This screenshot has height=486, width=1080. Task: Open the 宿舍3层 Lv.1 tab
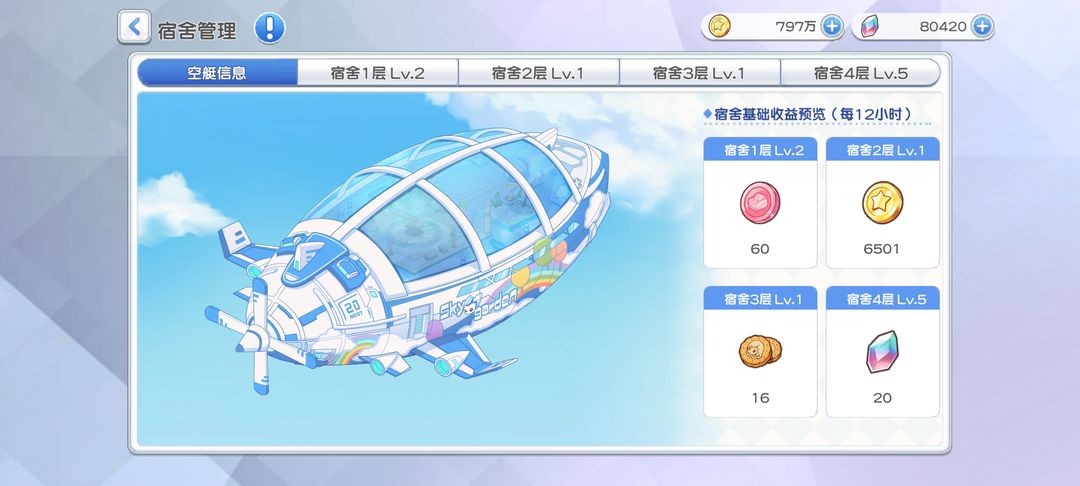(699, 73)
